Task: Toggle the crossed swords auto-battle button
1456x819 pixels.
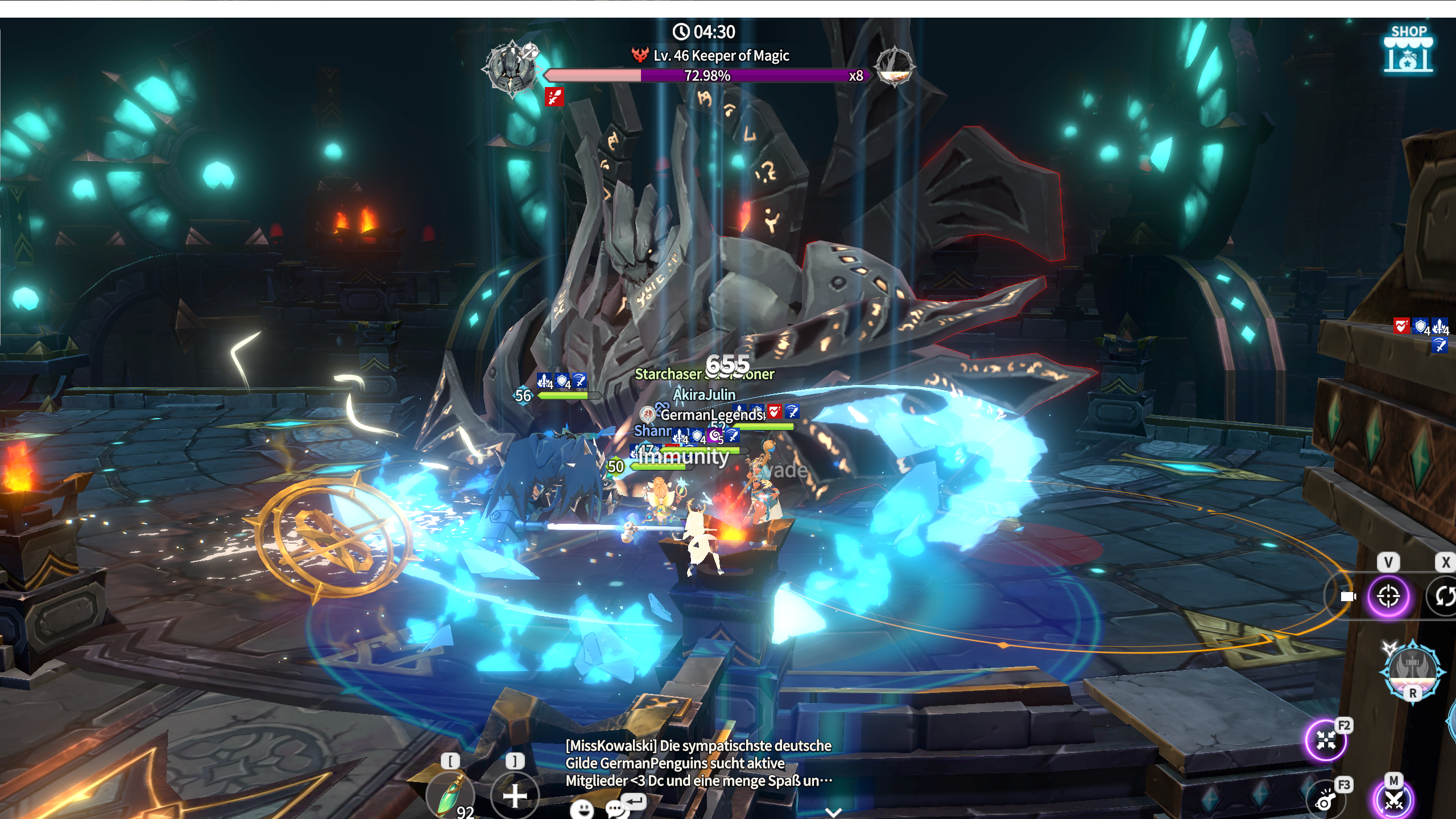Action: (1394, 800)
